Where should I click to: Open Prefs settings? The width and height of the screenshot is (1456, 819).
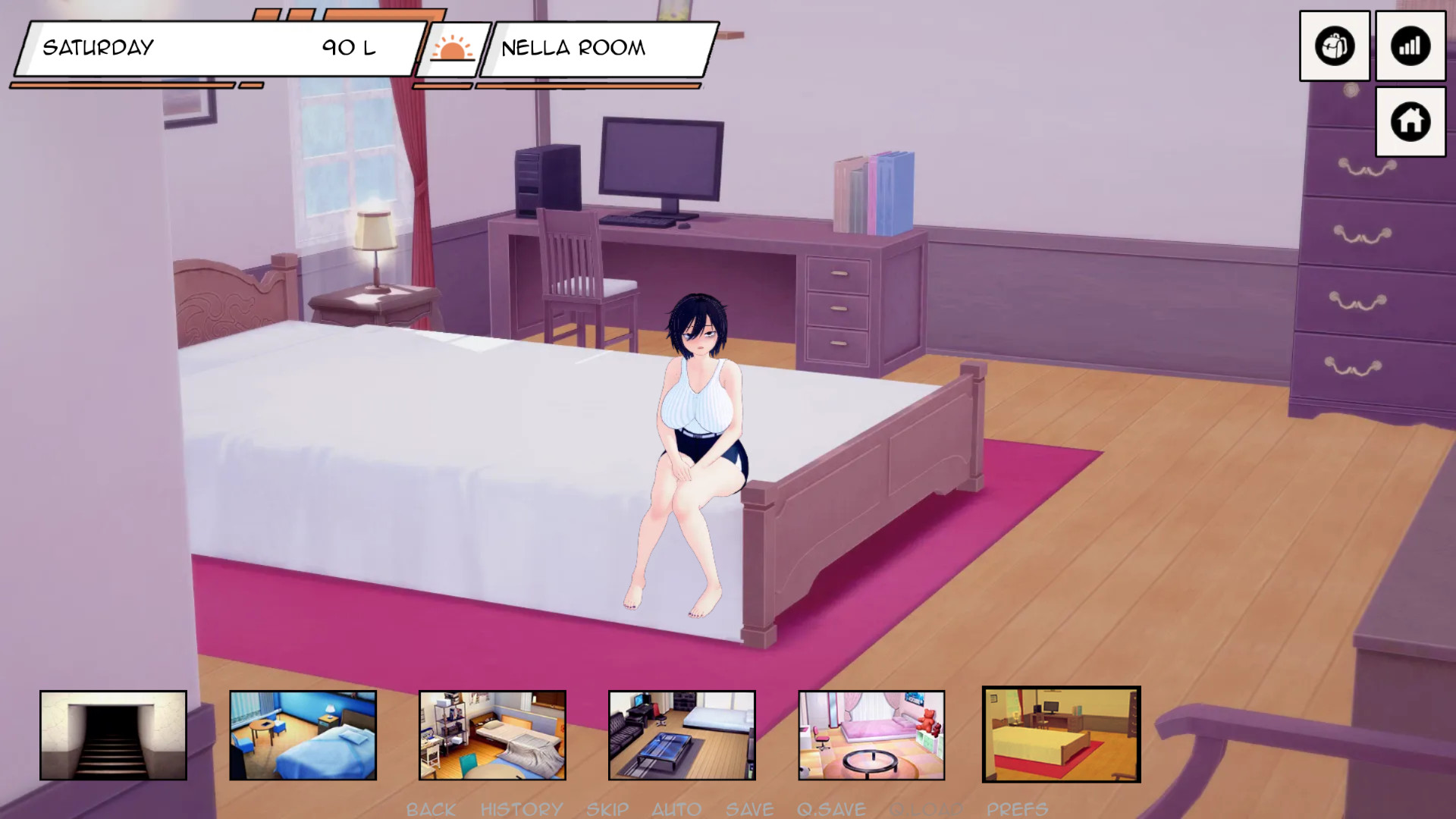pos(1017,809)
